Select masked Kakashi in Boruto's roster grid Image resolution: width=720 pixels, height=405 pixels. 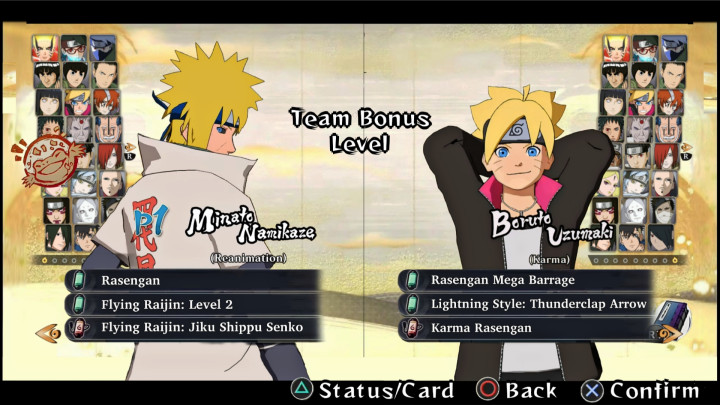[674, 47]
